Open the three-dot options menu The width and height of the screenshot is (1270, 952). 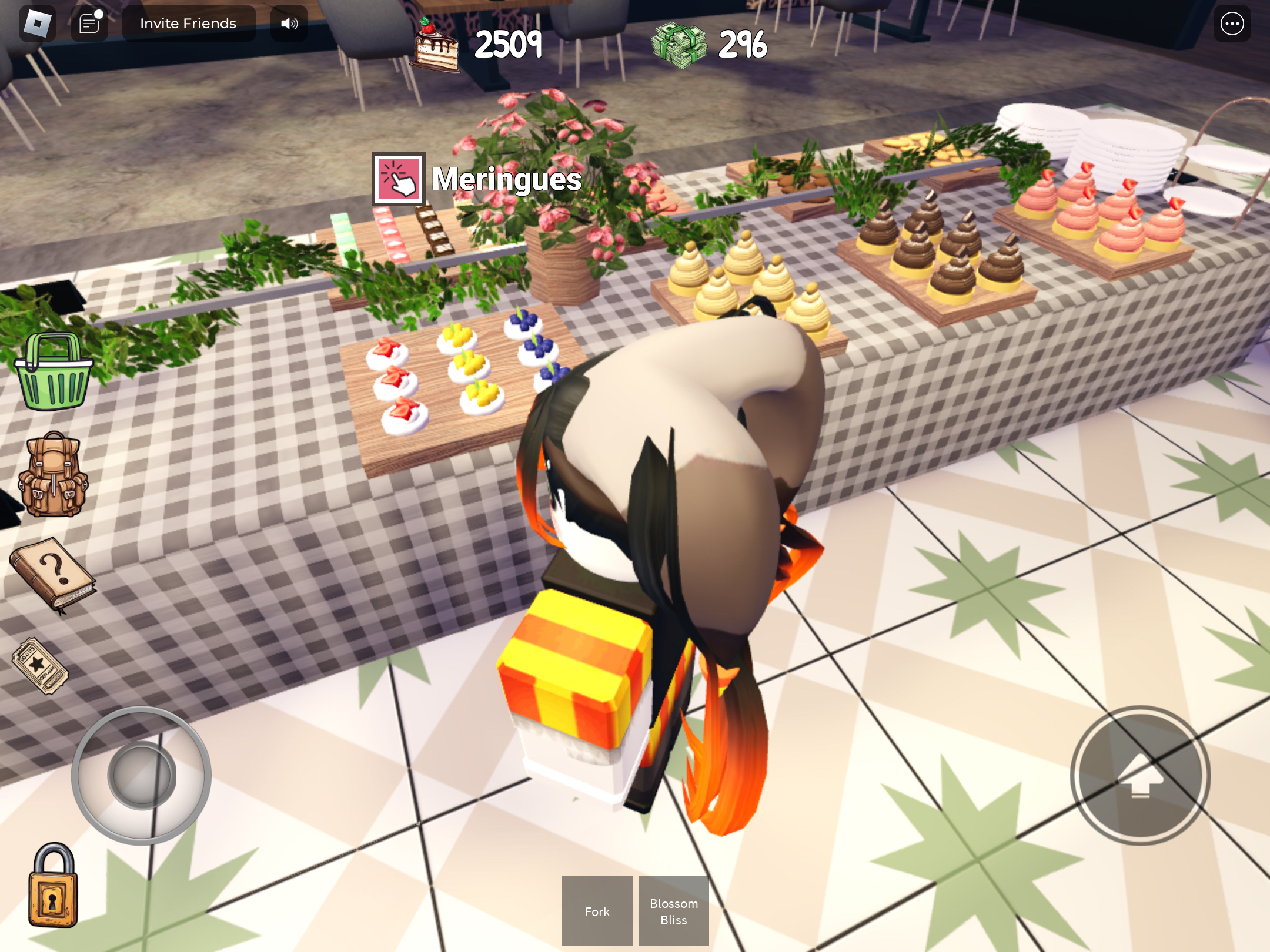[1232, 24]
